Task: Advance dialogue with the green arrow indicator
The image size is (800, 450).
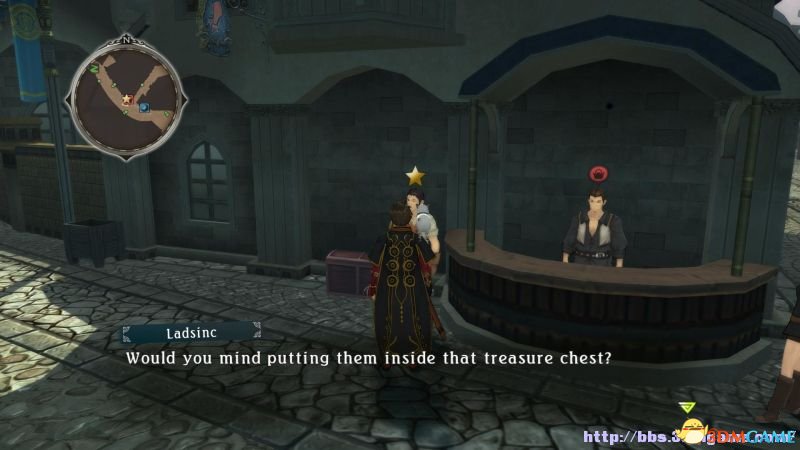Action: (x=686, y=408)
